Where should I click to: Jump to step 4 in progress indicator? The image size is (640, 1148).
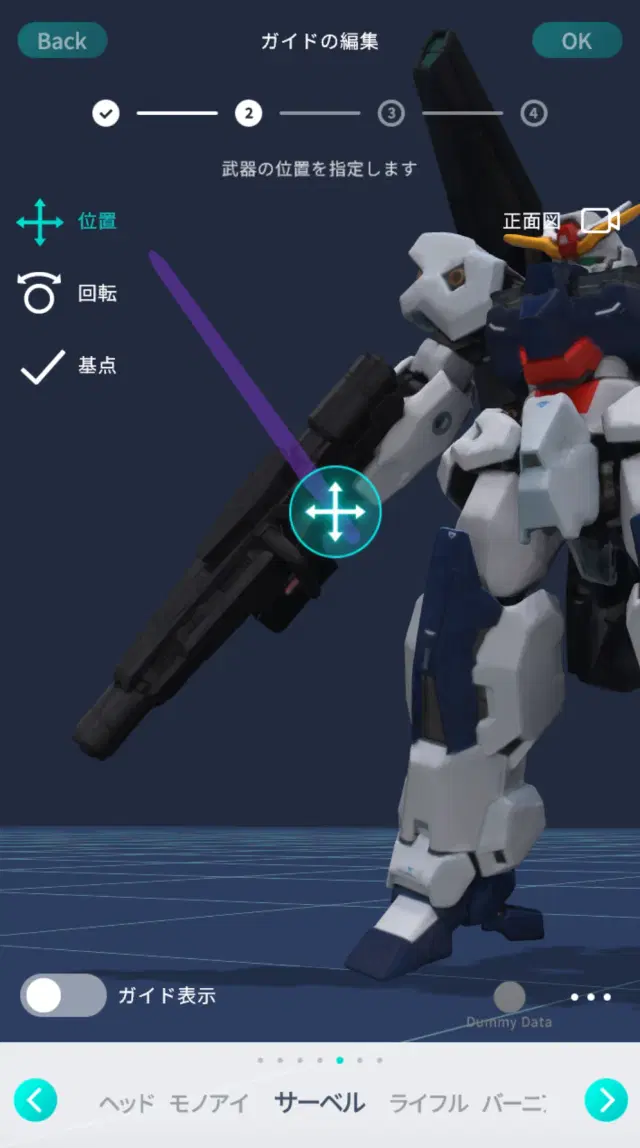click(x=534, y=114)
